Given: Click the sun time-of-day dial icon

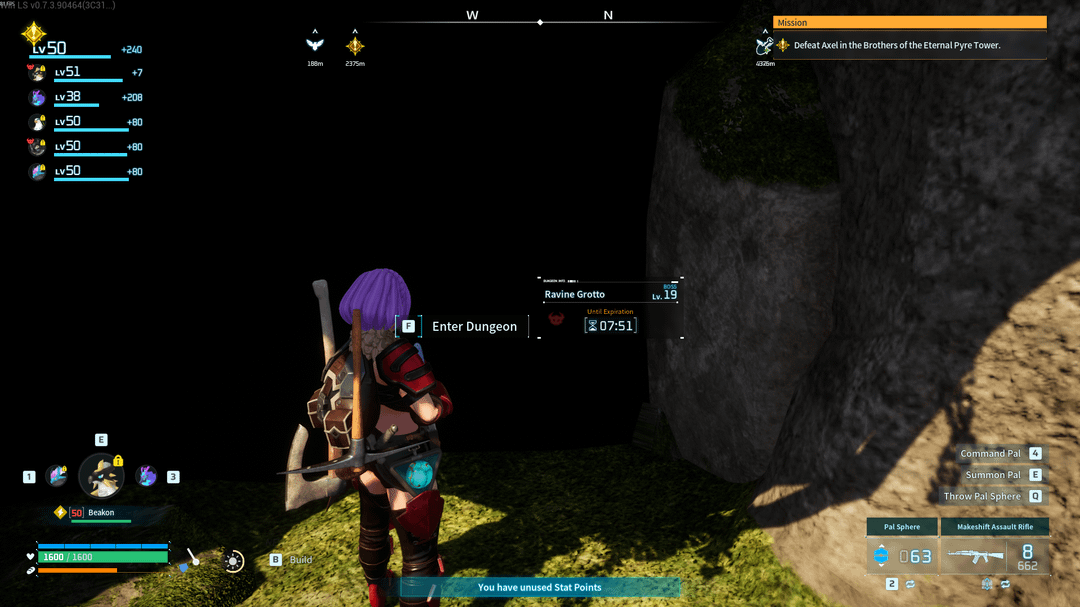Looking at the screenshot, I should pyautogui.click(x=234, y=561).
